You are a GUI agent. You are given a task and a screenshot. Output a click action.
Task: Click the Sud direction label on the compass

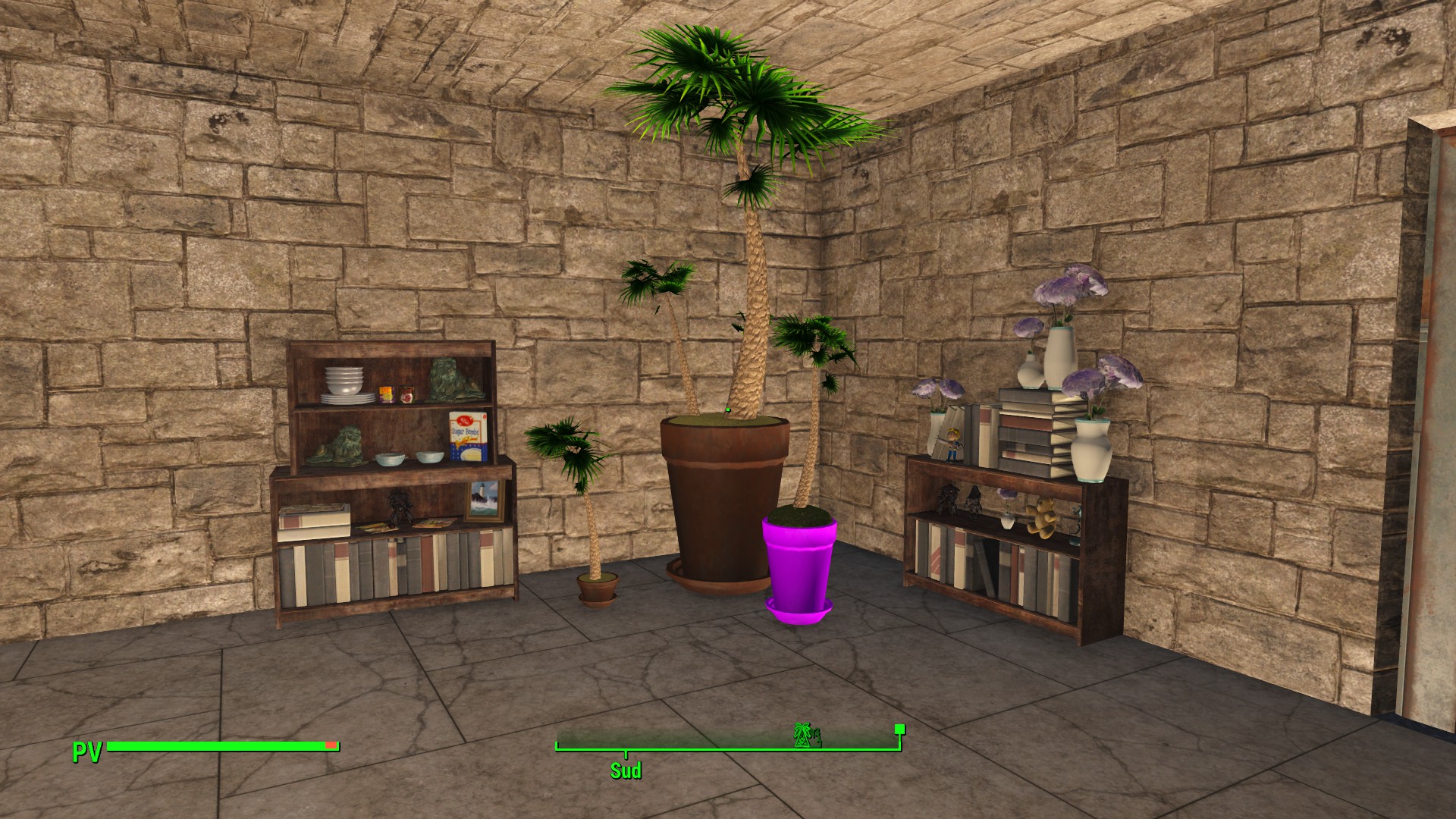click(x=626, y=770)
